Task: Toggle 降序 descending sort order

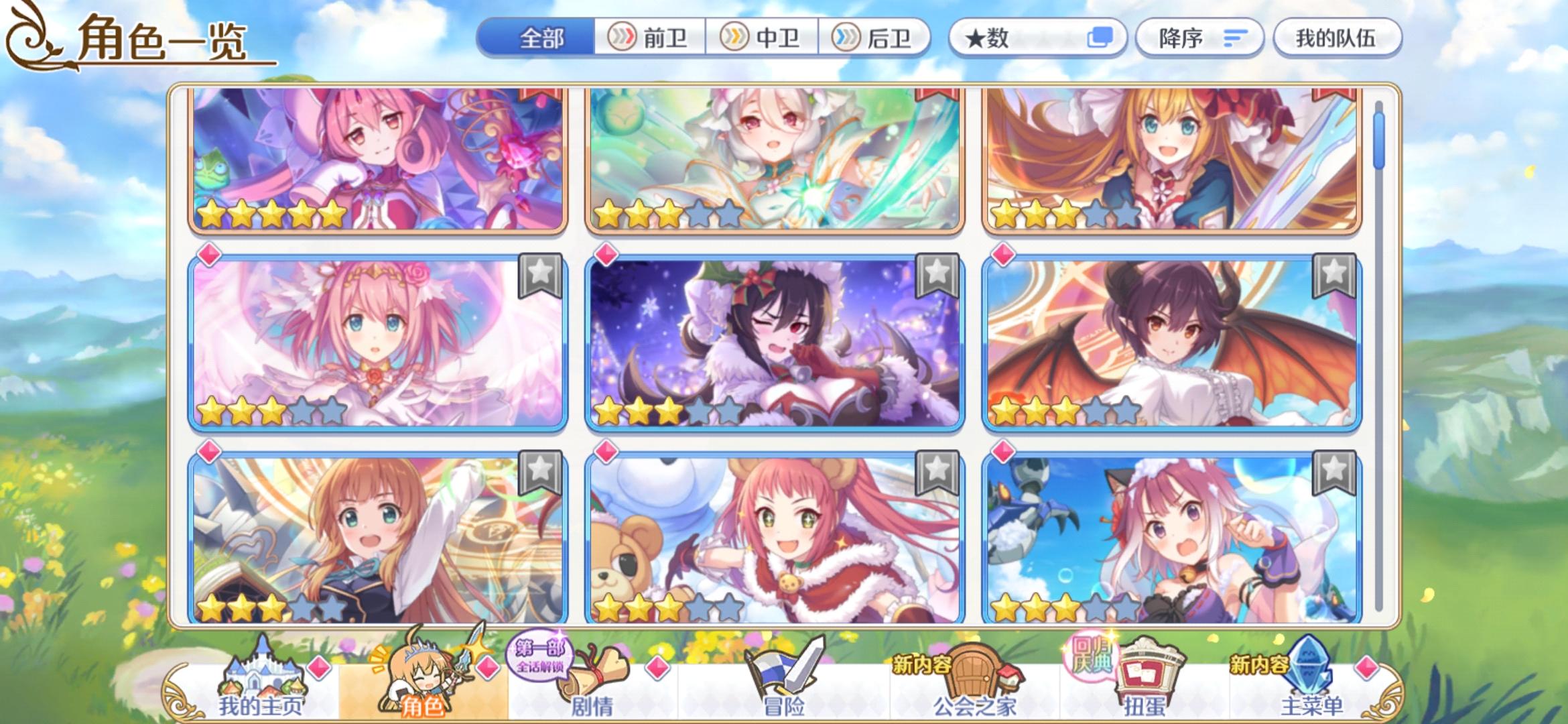Action: [1199, 38]
